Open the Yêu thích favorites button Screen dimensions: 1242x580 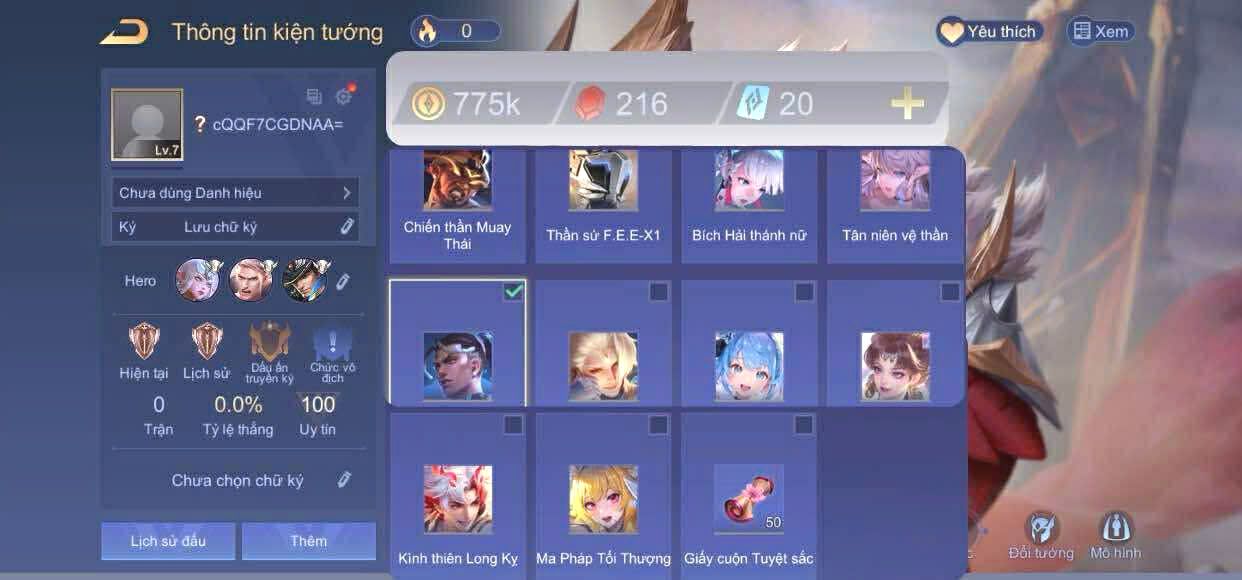[989, 32]
